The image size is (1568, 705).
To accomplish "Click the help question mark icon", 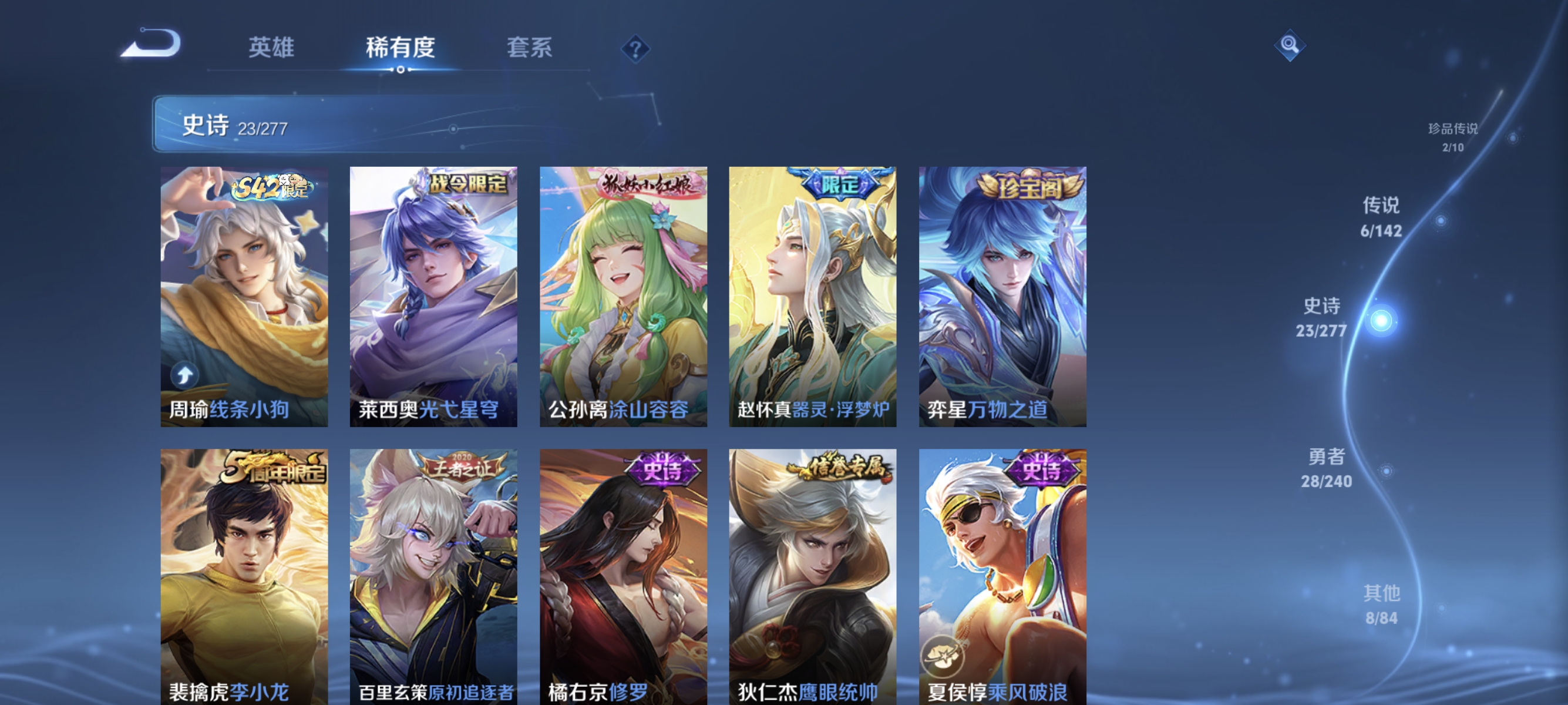I will point(635,52).
